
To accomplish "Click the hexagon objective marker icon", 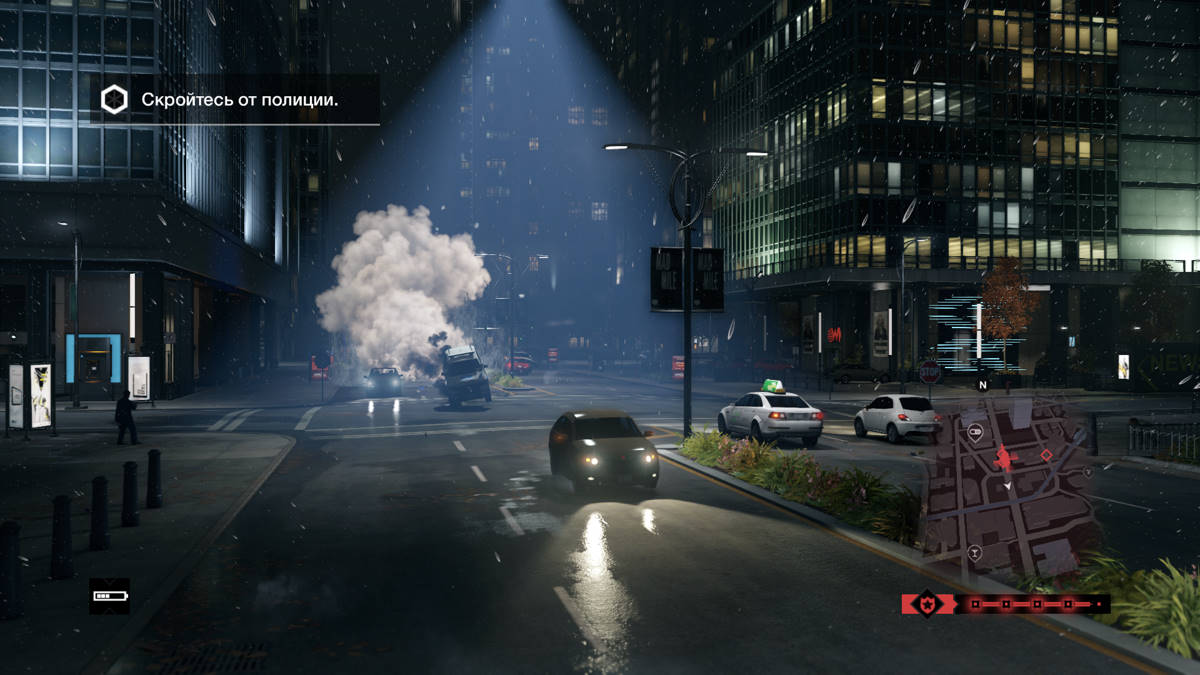I will 114,99.
